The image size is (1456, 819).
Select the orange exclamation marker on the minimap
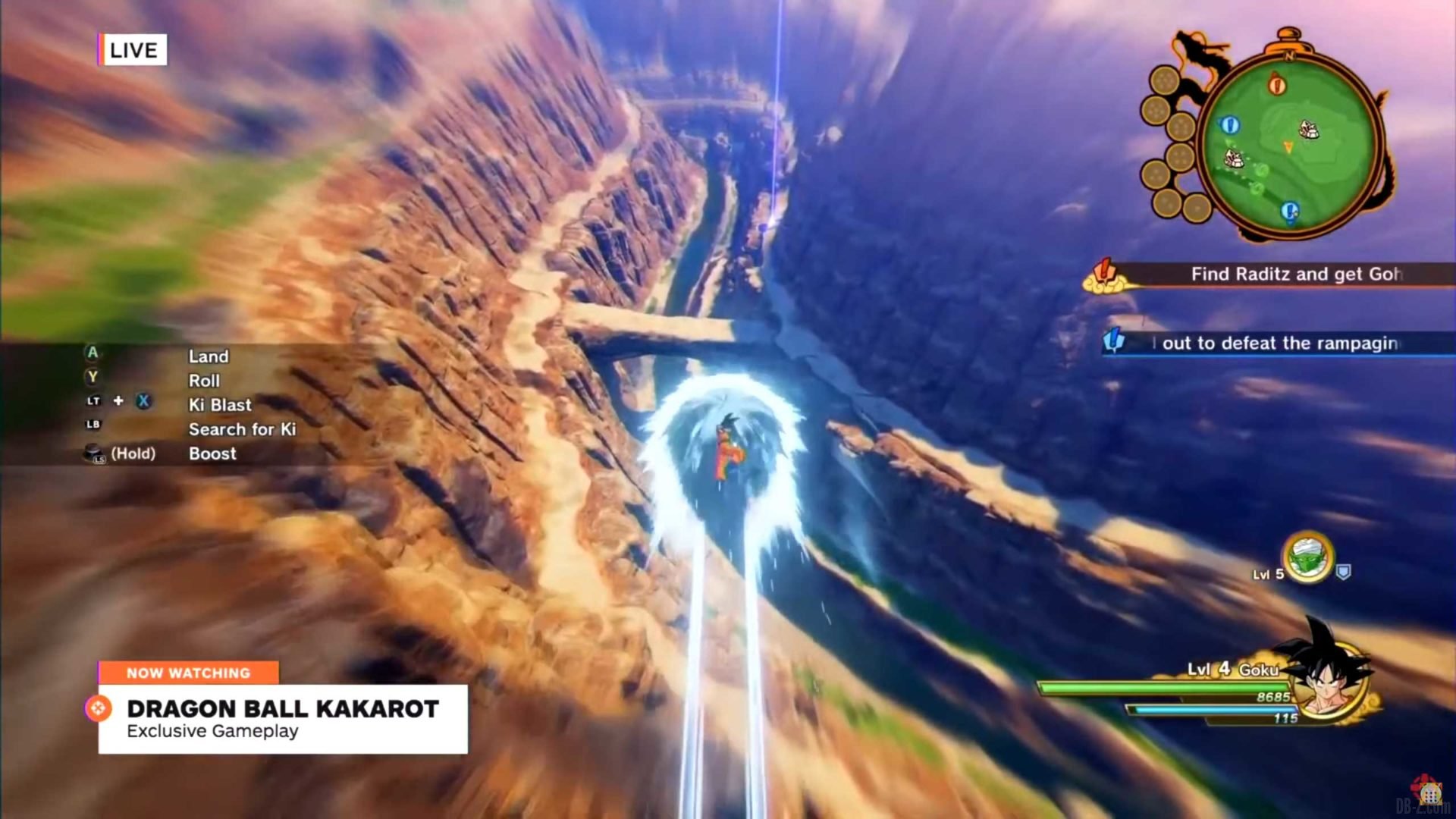click(1277, 83)
